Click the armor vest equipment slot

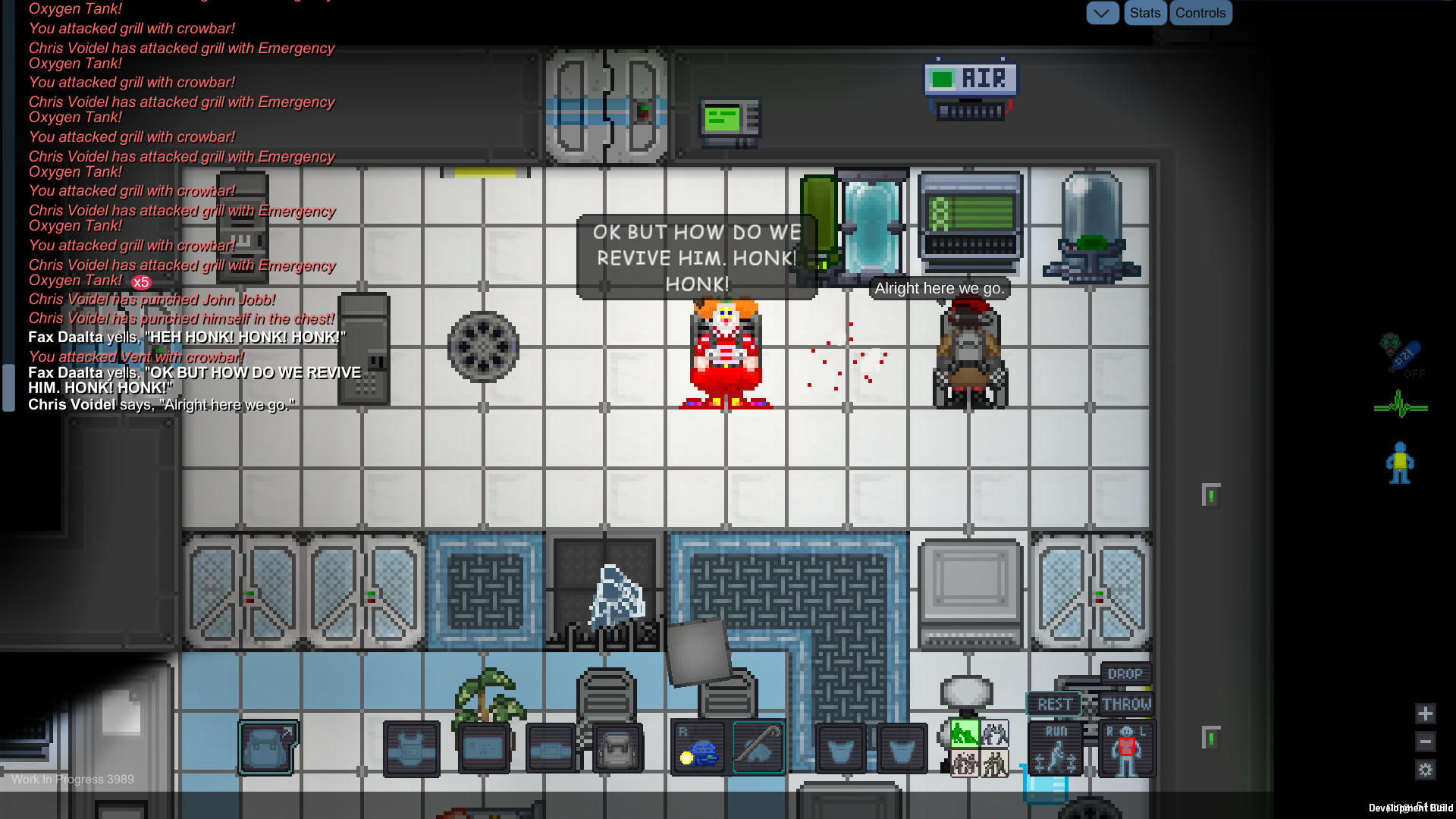tap(412, 747)
